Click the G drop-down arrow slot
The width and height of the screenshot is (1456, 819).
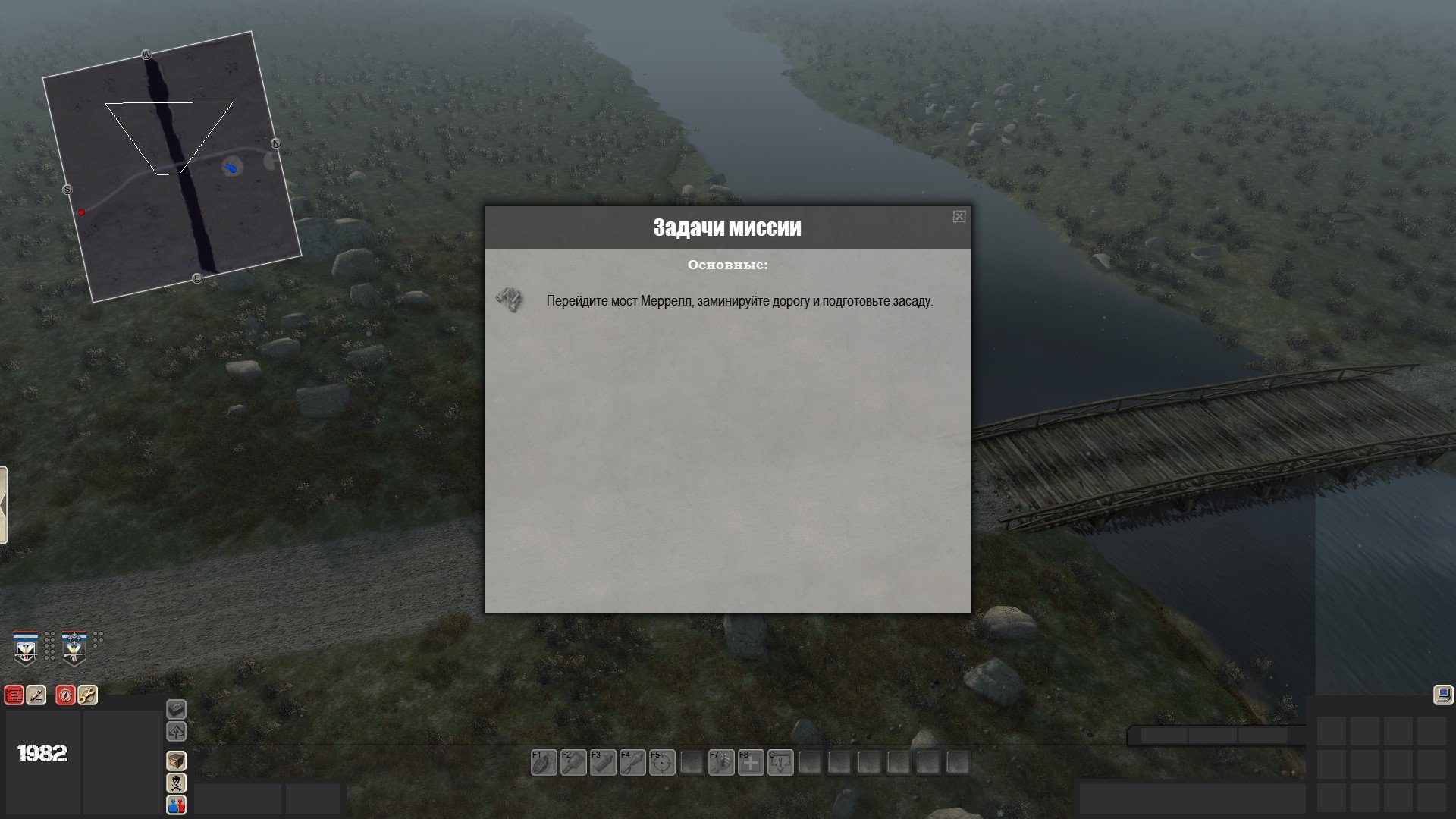coord(780,762)
